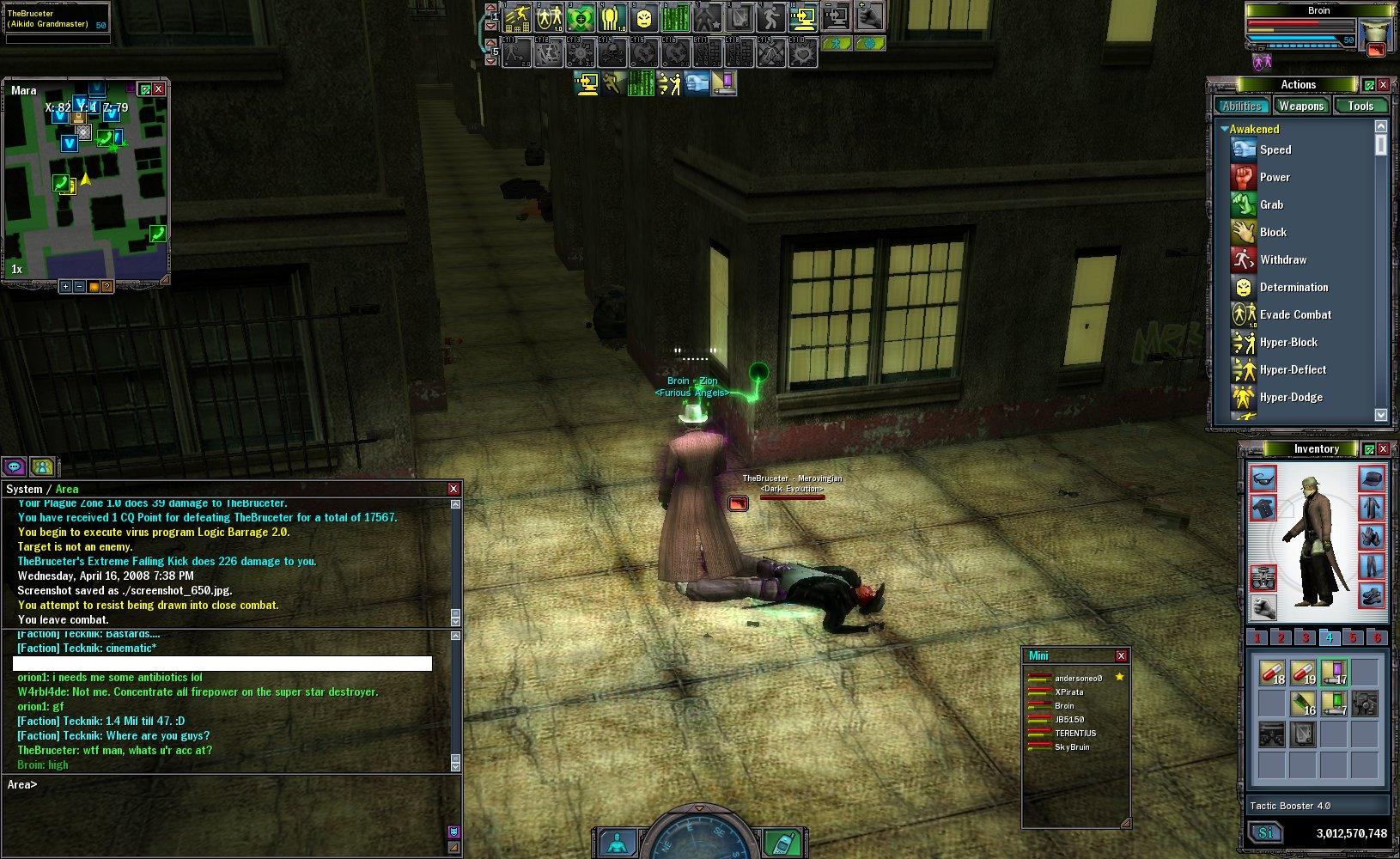Click the purple chat bubble button
Screen dimensions: 1400x859
coord(14,466)
